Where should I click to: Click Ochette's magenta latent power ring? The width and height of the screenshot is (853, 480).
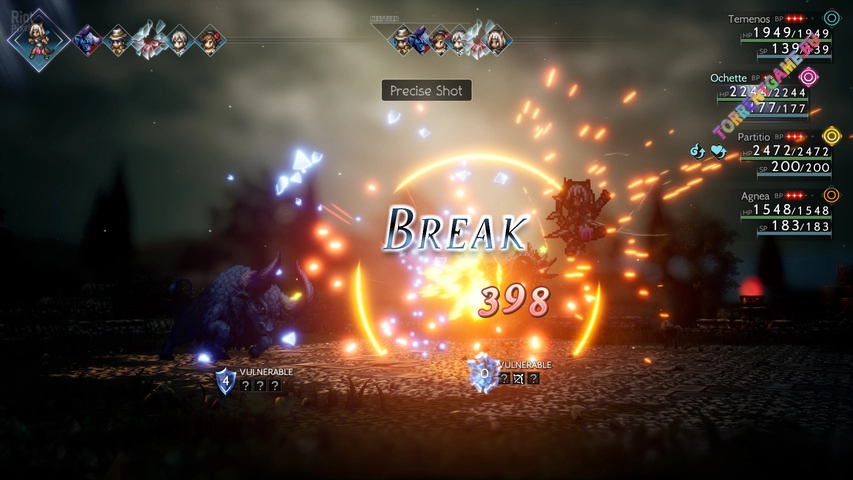coord(809,77)
